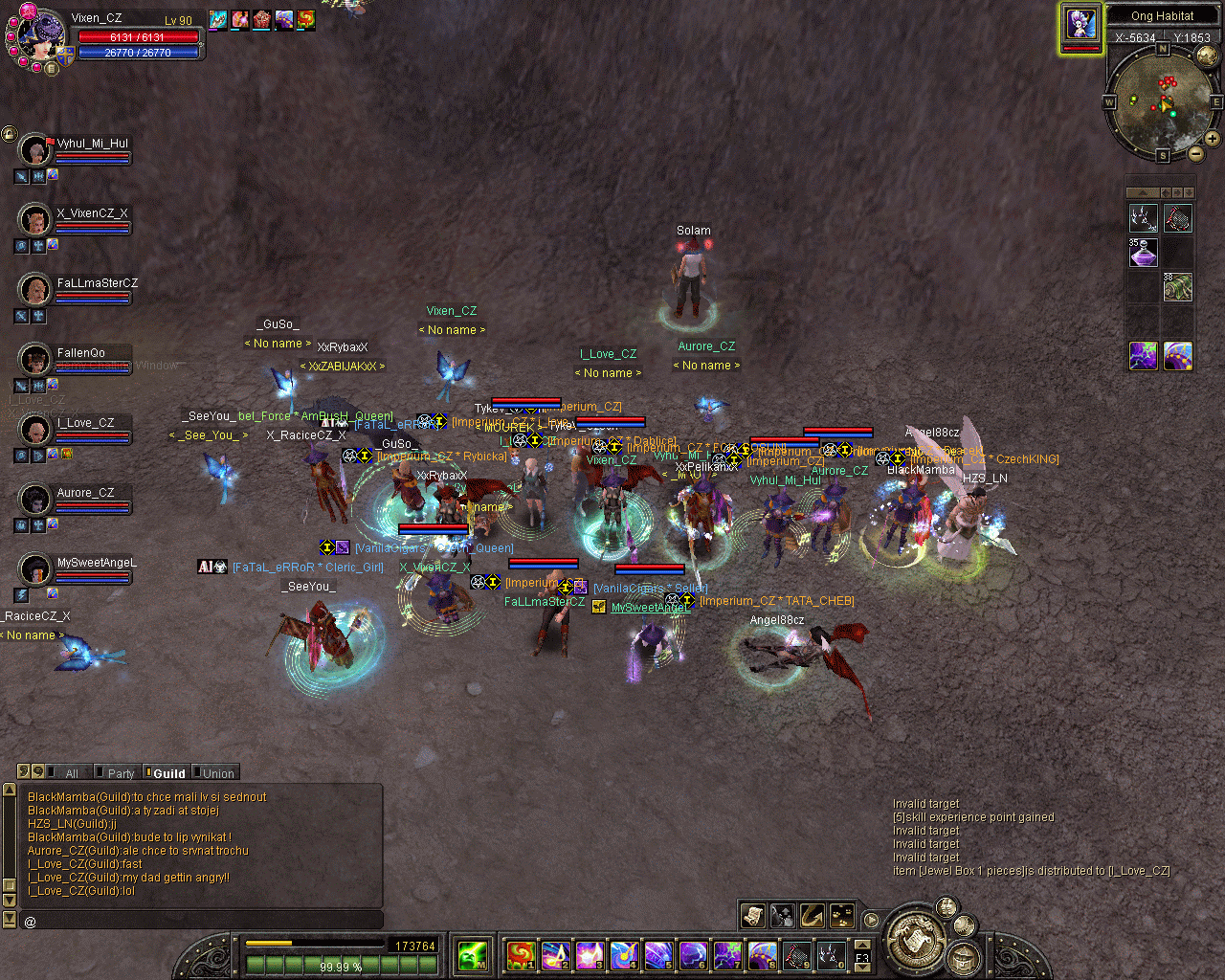Open the Union chat tab

[x=216, y=773]
